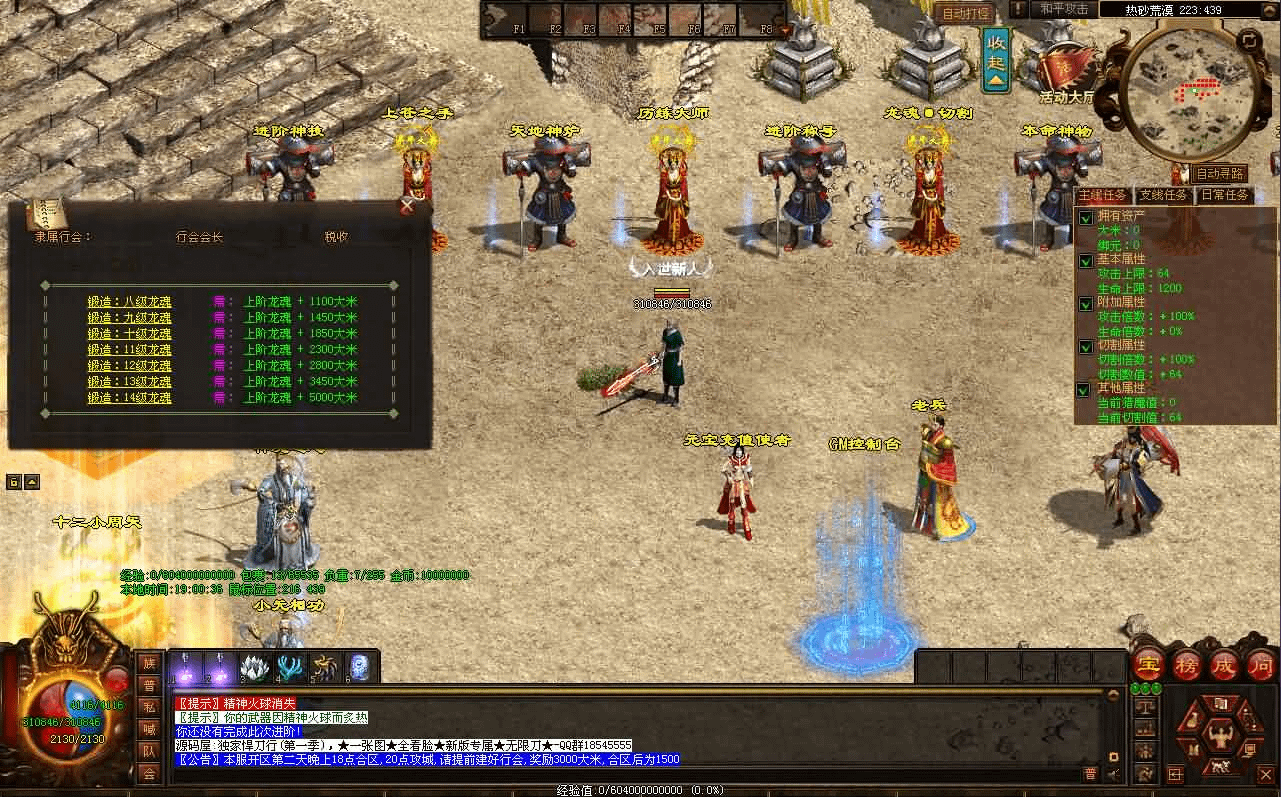Screen dimensions: 1281x797
Task: Close the dragon soul forging panel
Action: click(x=407, y=205)
